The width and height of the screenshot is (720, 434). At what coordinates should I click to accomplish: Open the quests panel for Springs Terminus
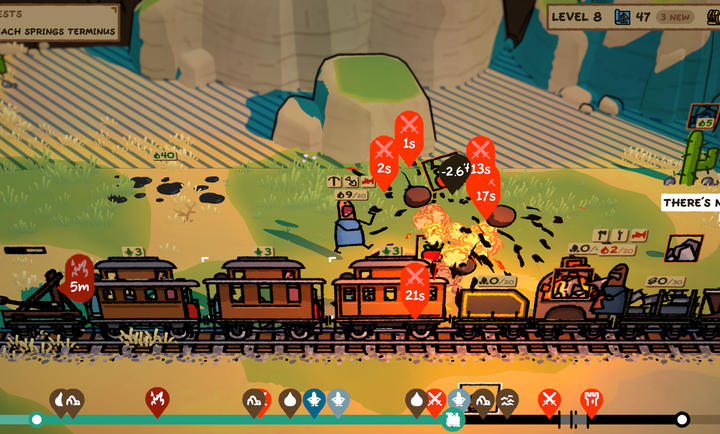58,22
